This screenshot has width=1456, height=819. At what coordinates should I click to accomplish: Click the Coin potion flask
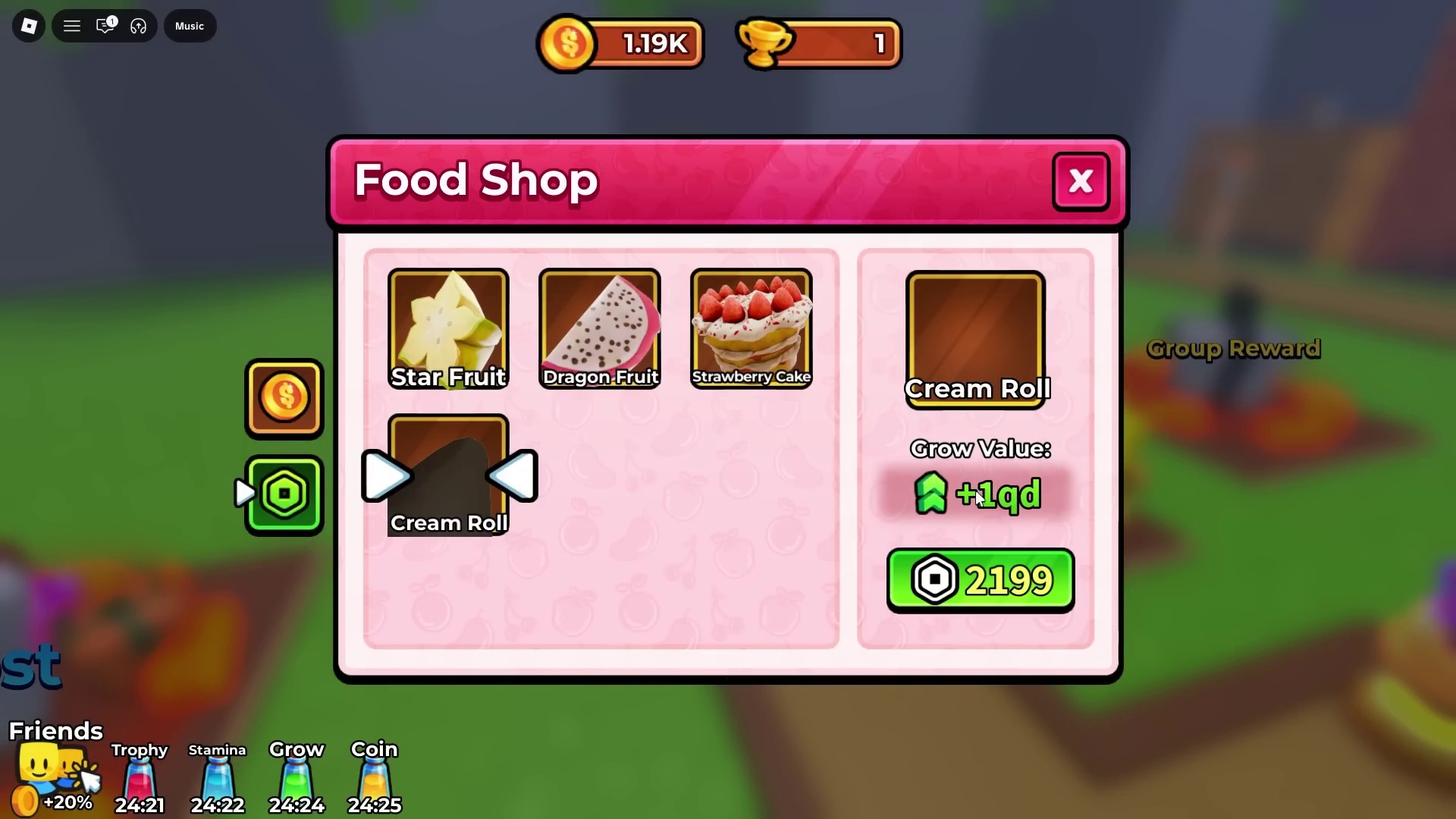click(x=375, y=777)
